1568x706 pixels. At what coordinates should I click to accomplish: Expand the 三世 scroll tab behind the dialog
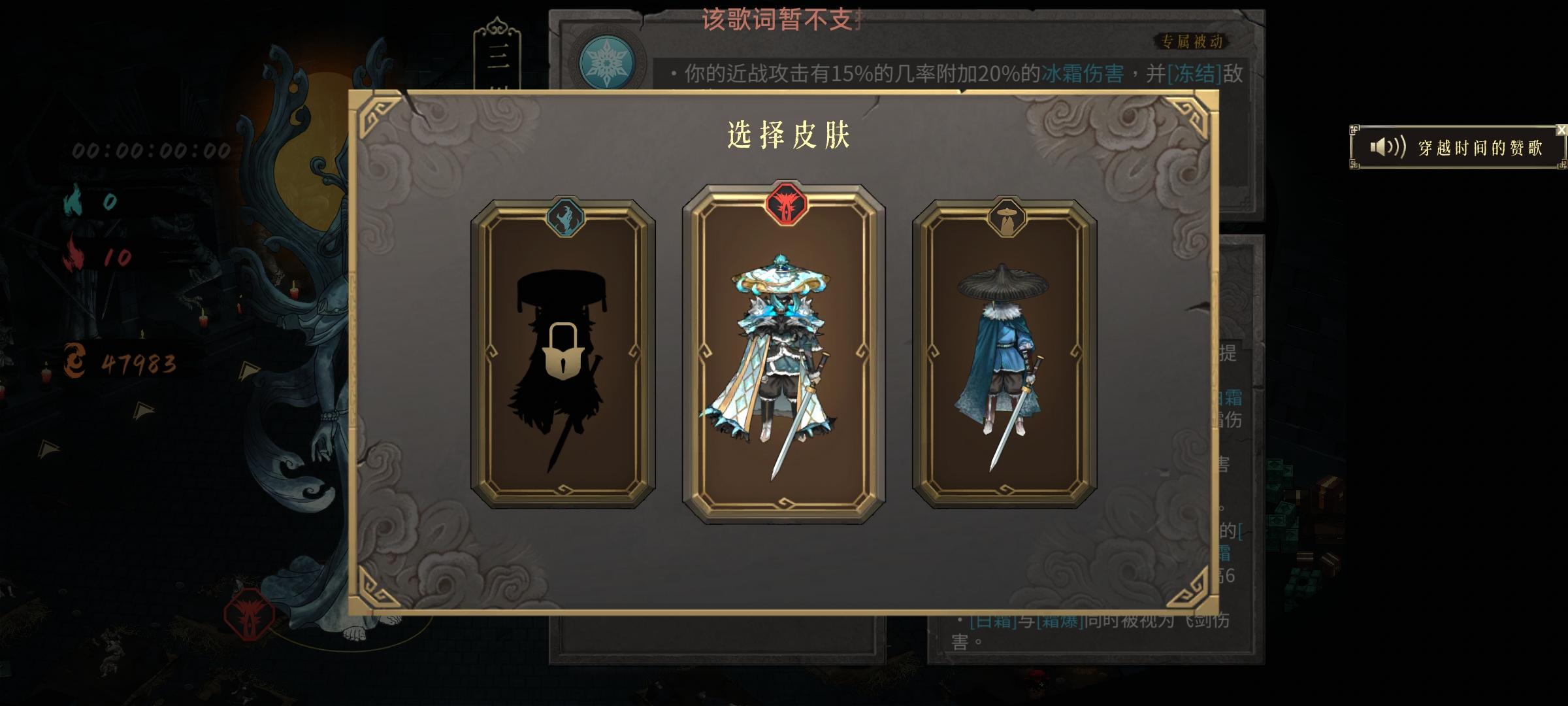pos(497,56)
